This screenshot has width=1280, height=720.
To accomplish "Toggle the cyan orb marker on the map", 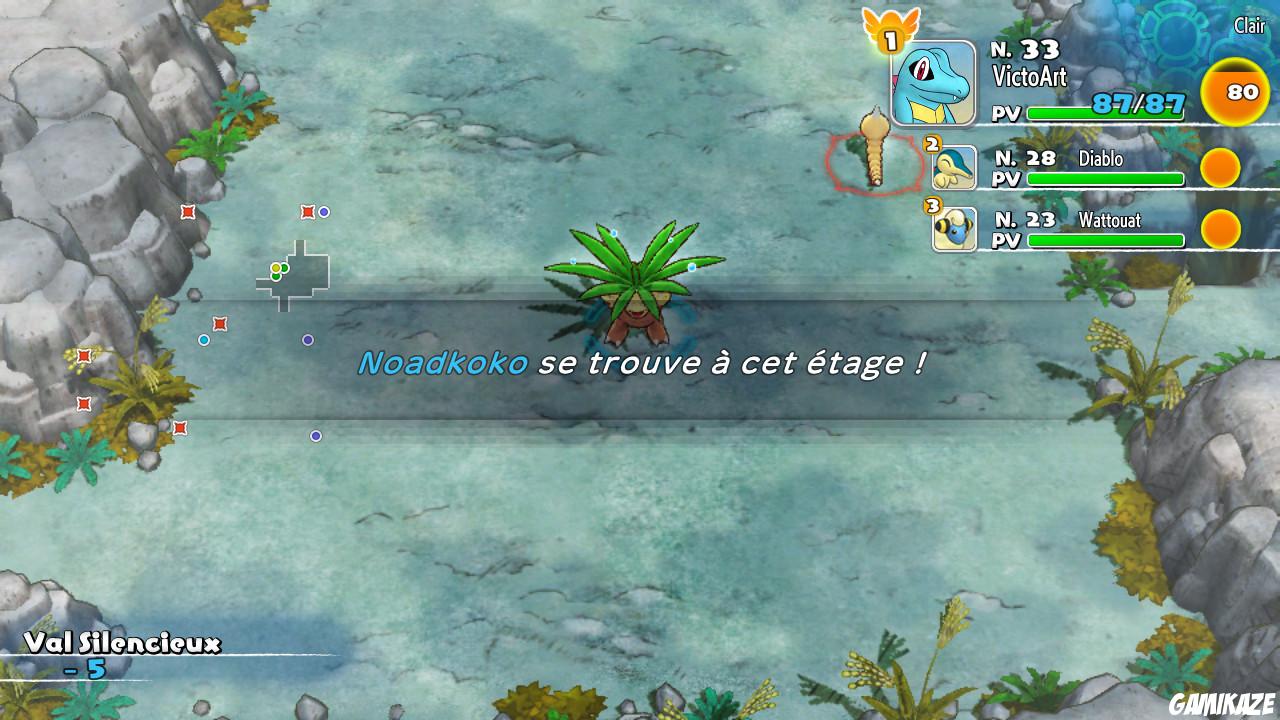I will click(x=205, y=340).
